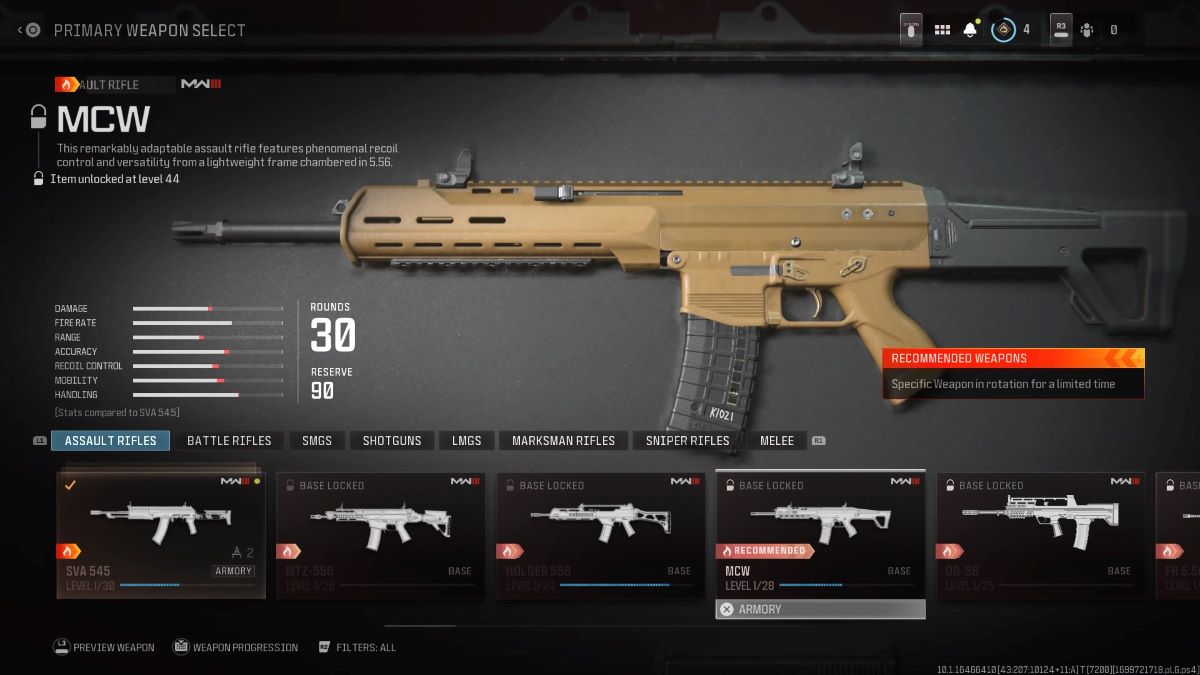Screen dimensions: 1200x675
Task: View the Sniper Rifles tab
Action: (x=687, y=441)
